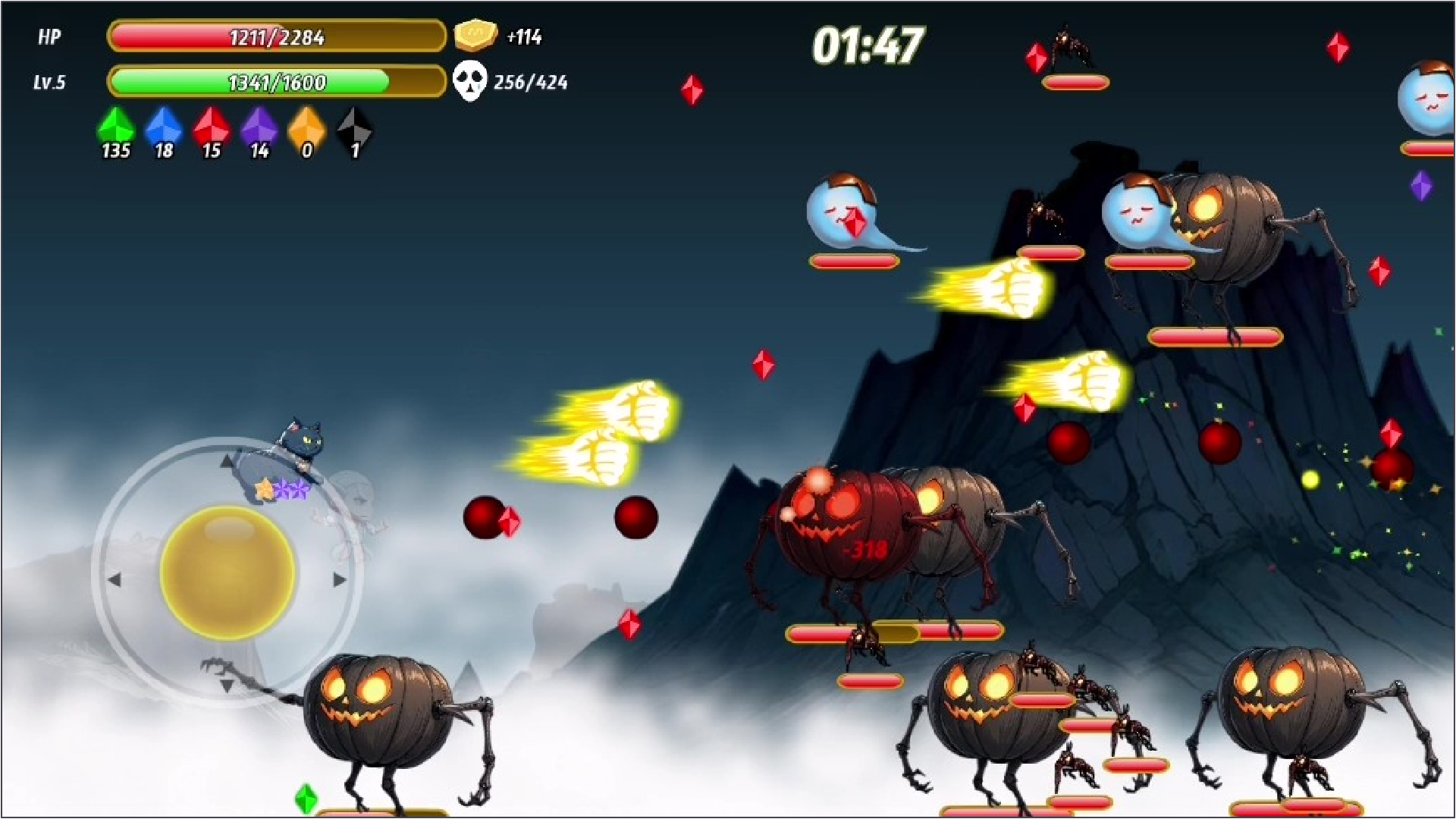Tap the right directional arrow on the joystick
This screenshot has width=1456, height=819.
(338, 579)
